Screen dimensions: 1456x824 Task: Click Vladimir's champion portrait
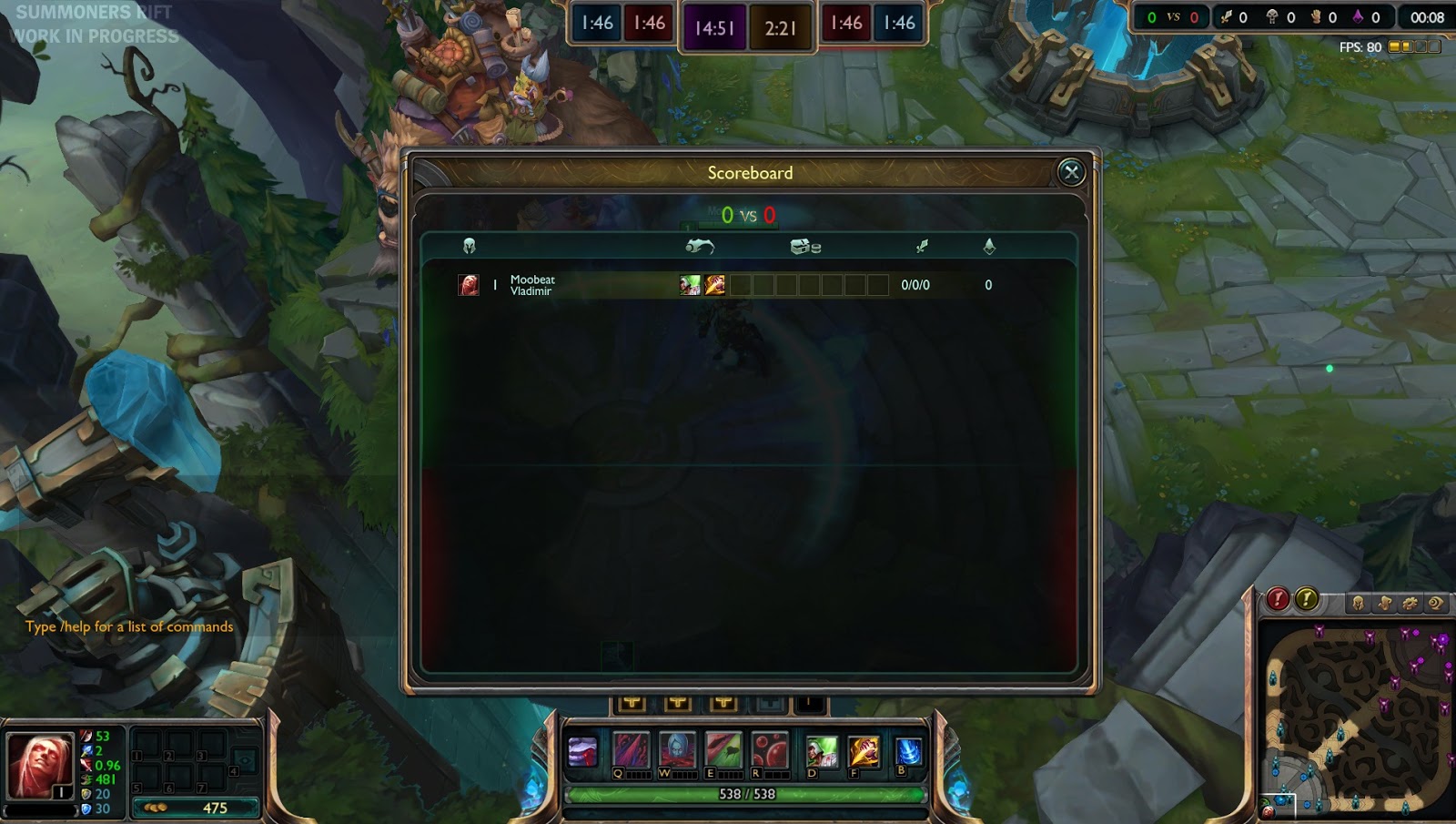[38, 765]
